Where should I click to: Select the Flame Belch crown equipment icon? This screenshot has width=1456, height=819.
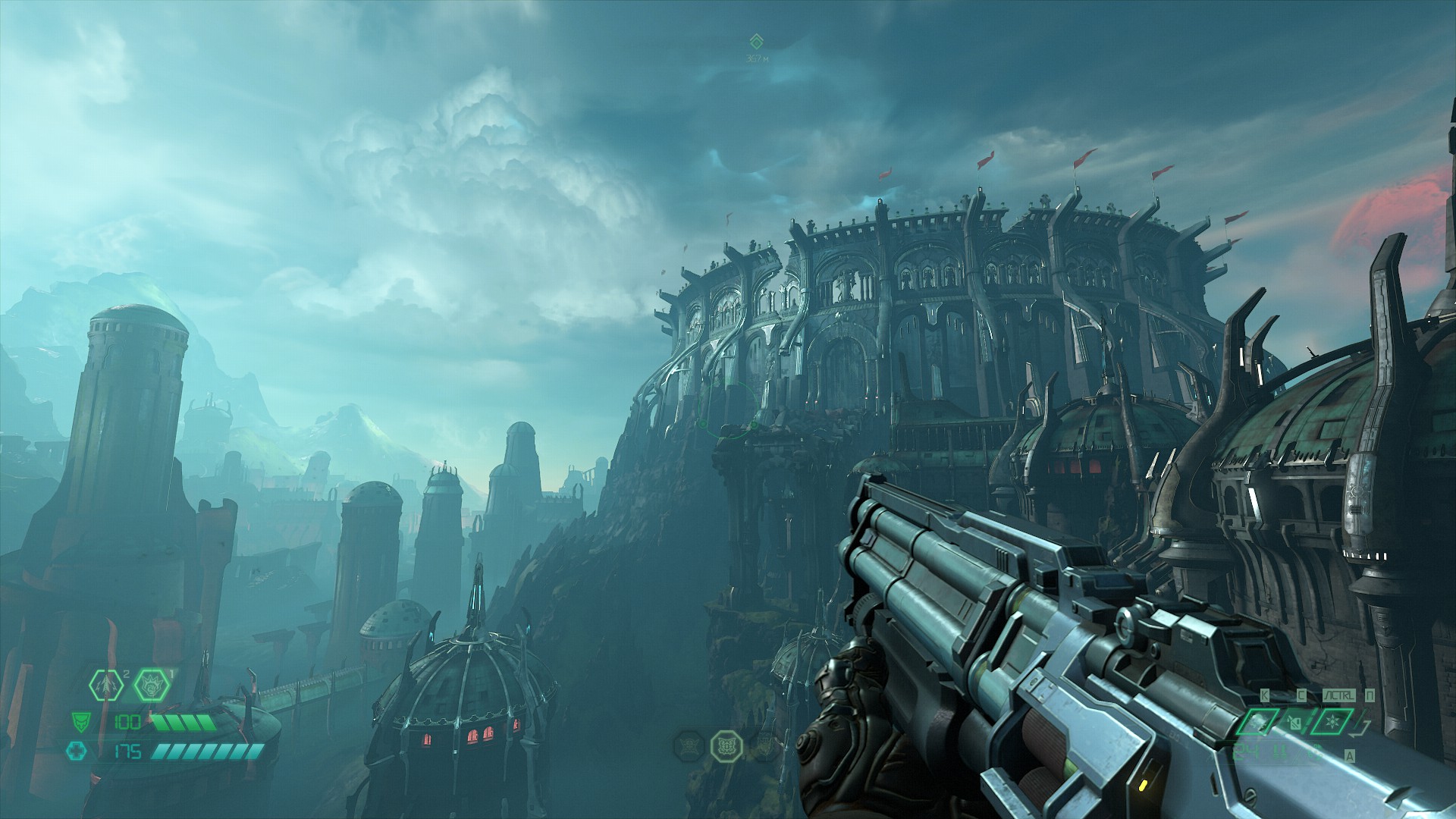click(x=152, y=685)
